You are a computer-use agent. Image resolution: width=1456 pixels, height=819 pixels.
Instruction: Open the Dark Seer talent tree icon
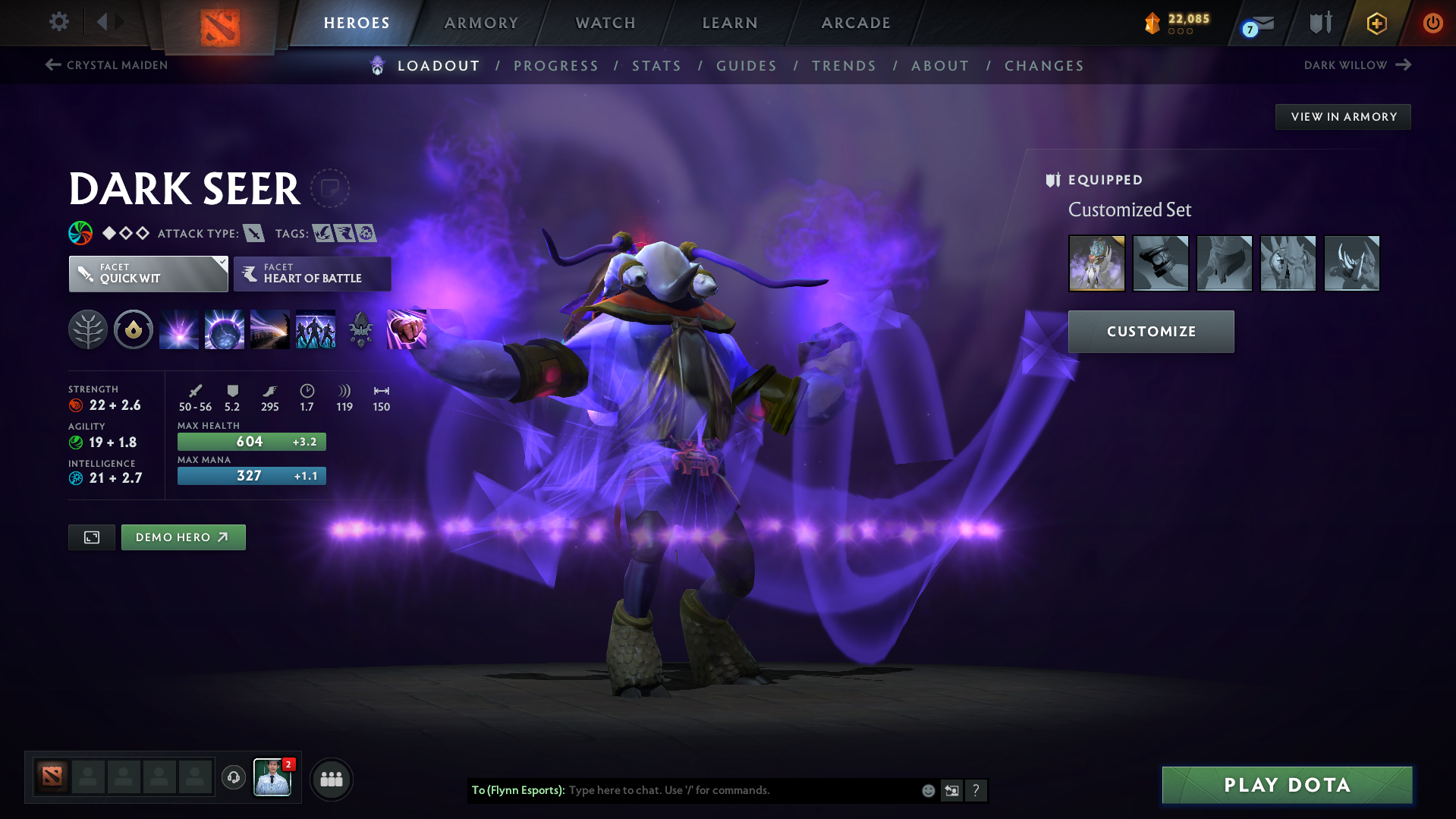[88, 329]
